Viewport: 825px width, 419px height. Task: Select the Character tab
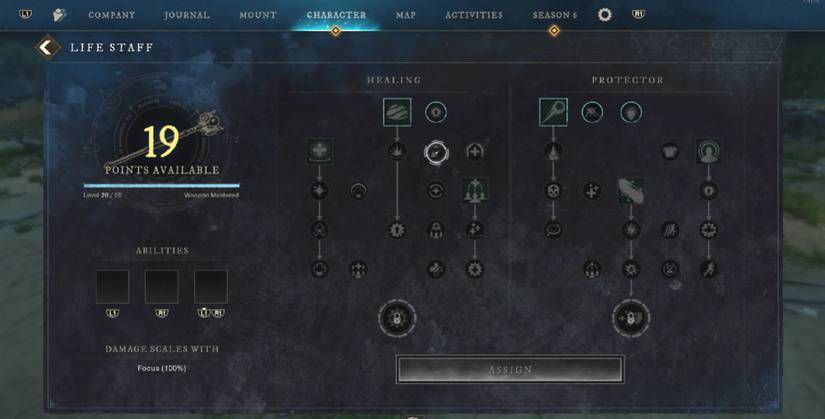[336, 15]
